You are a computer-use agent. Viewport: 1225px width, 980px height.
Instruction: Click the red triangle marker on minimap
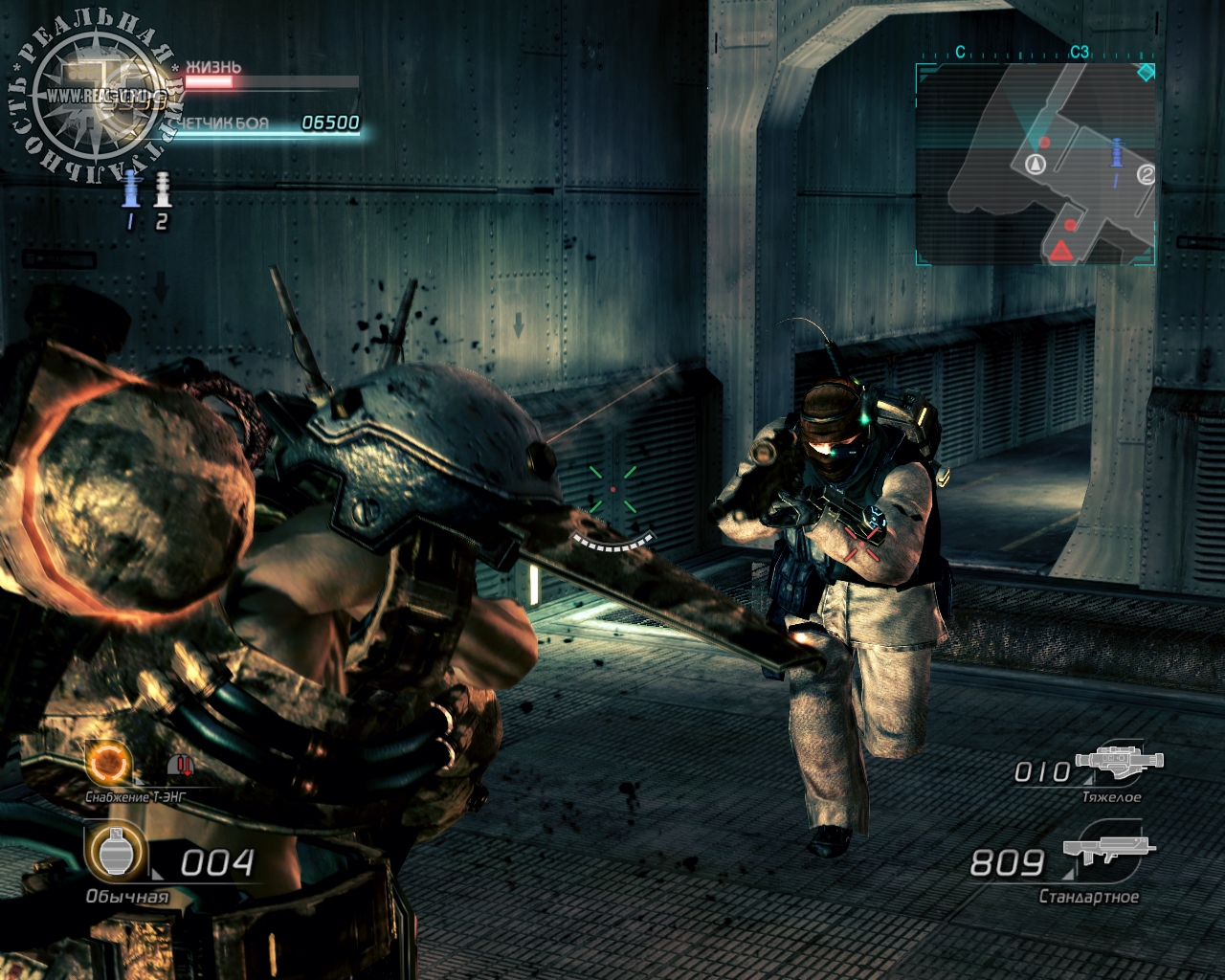(x=1060, y=251)
